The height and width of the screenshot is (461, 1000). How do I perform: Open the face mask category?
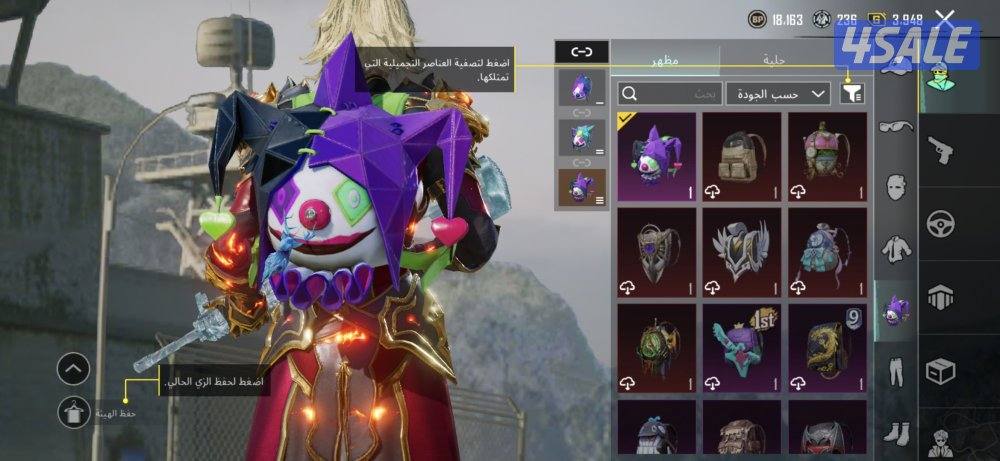tap(896, 187)
